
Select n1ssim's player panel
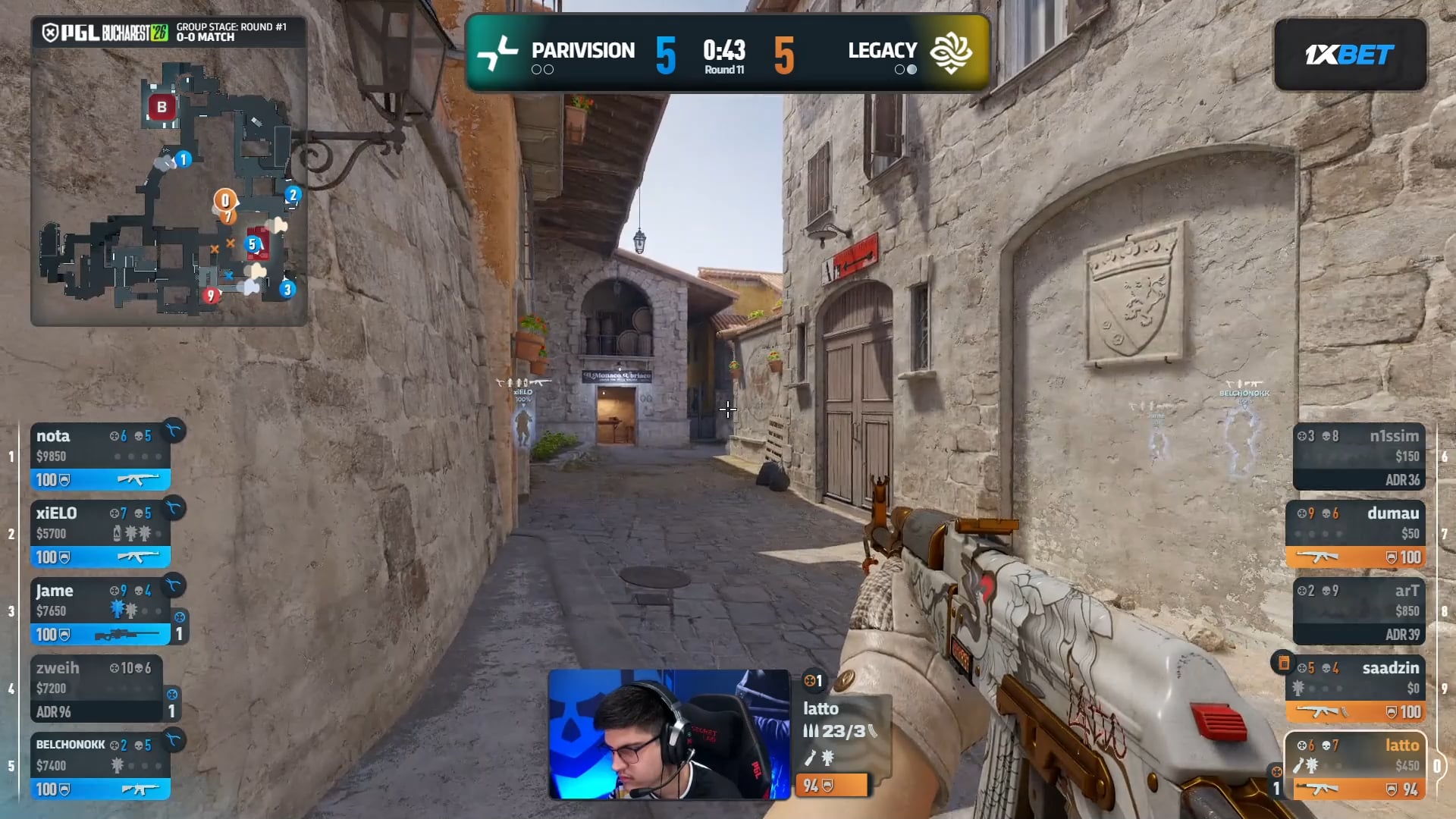(1358, 456)
